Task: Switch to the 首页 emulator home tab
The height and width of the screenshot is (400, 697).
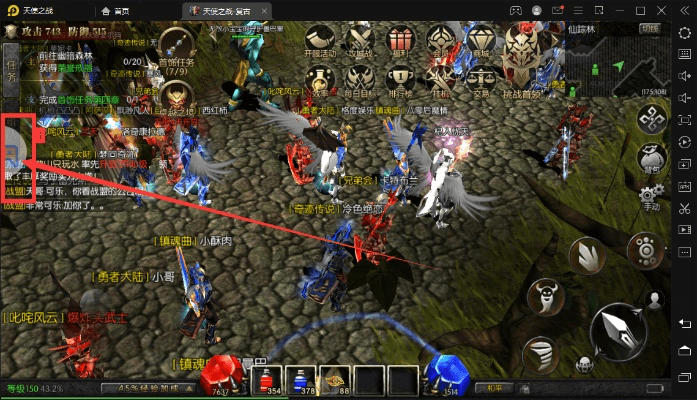Action: 122,8
